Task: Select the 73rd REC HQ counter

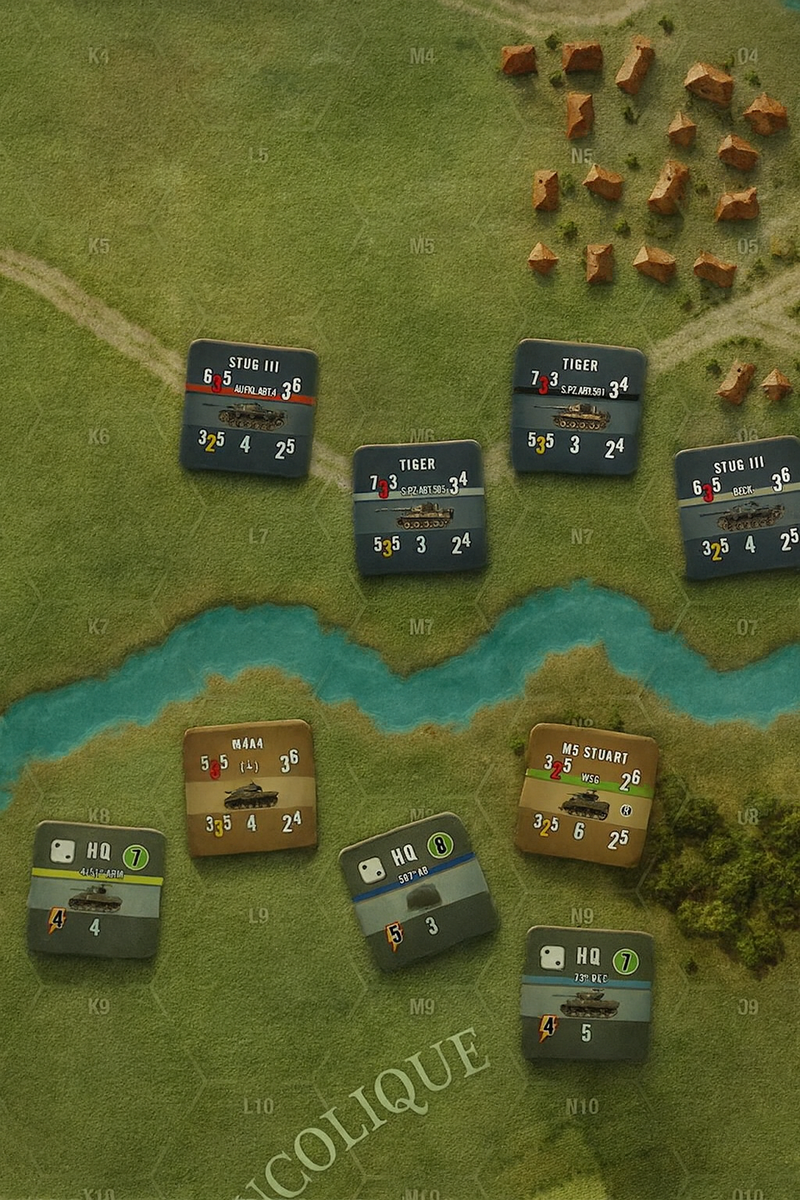Action: (x=587, y=992)
